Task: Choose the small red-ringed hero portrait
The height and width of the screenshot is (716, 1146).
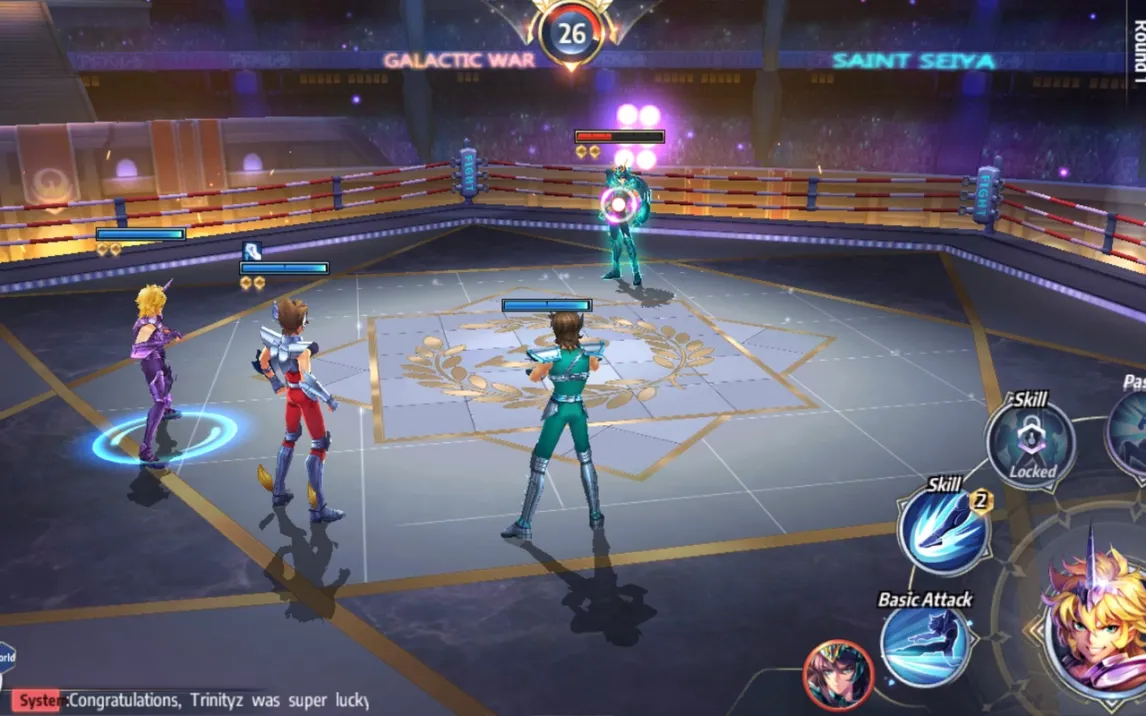Action: pyautogui.click(x=838, y=675)
